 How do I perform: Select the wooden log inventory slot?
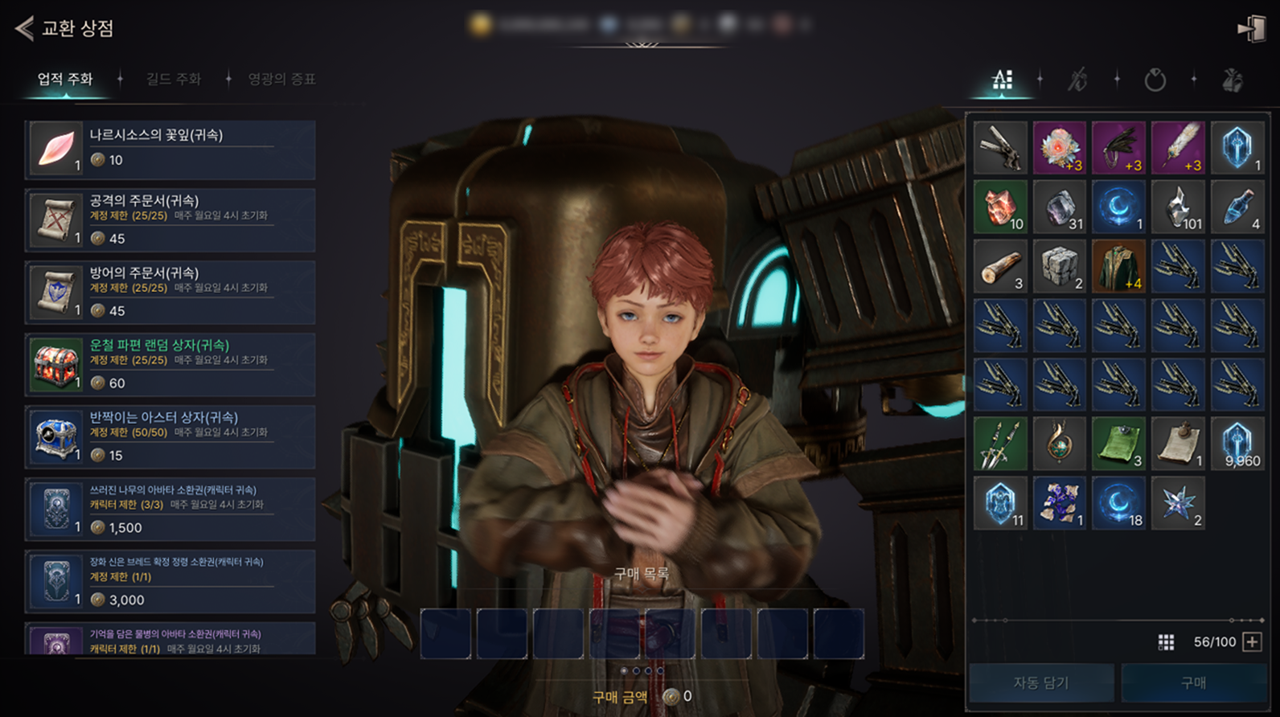click(1001, 265)
